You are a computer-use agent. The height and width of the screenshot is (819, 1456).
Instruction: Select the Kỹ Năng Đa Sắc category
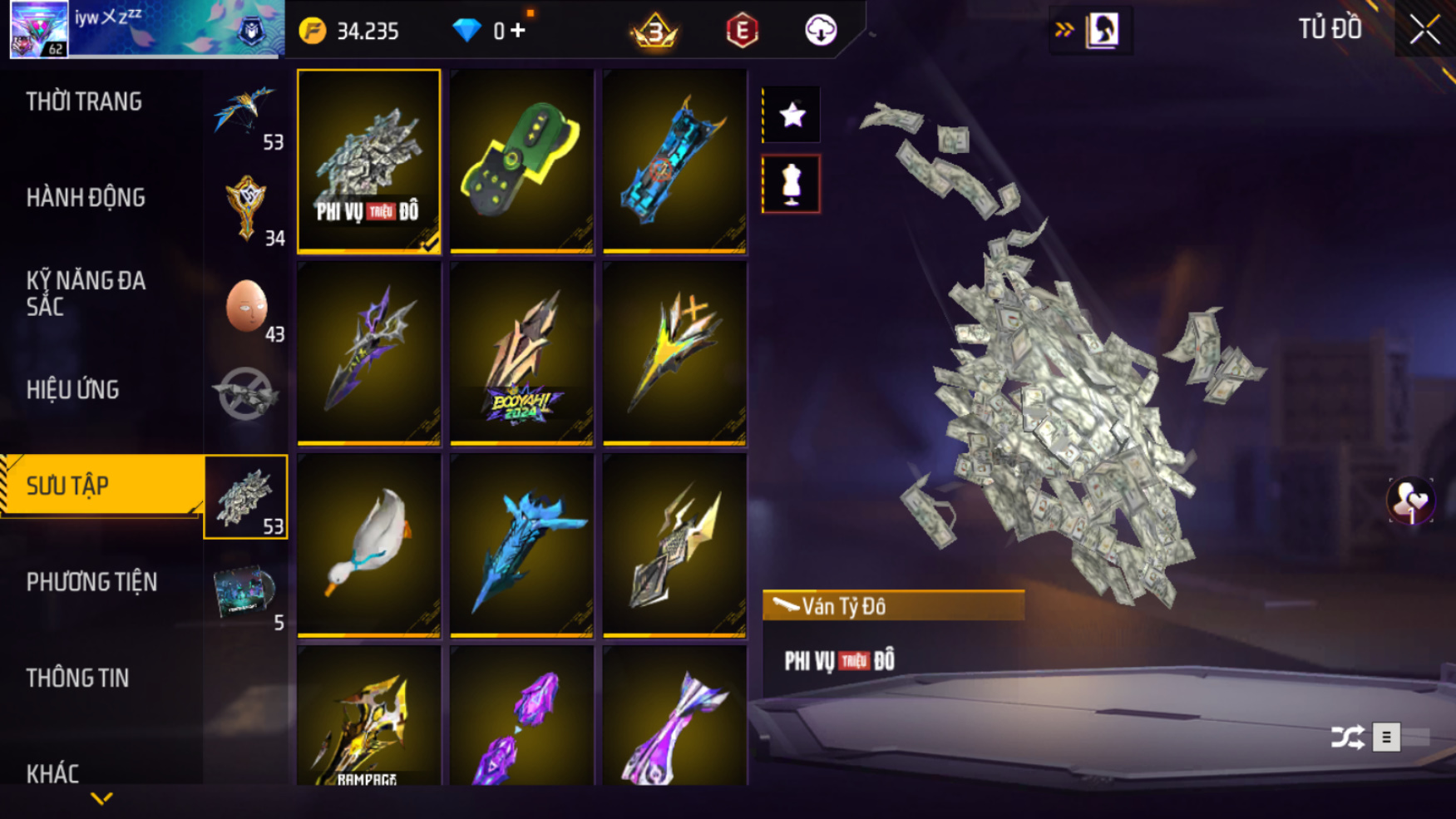click(x=86, y=294)
